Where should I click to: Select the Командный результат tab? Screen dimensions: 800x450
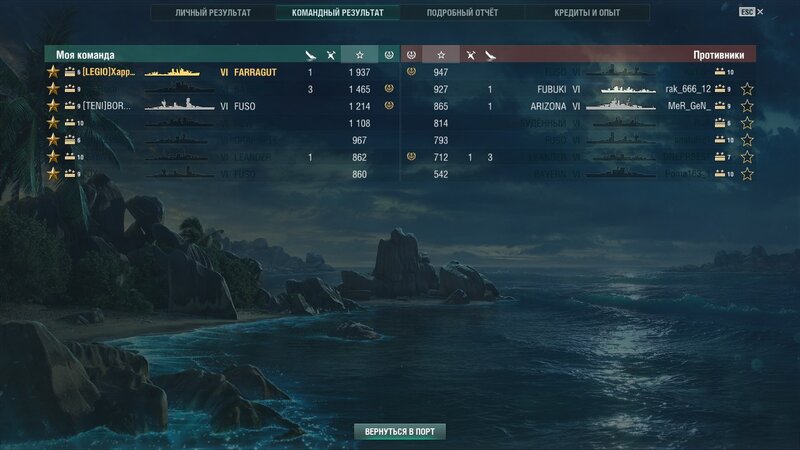pyautogui.click(x=338, y=13)
